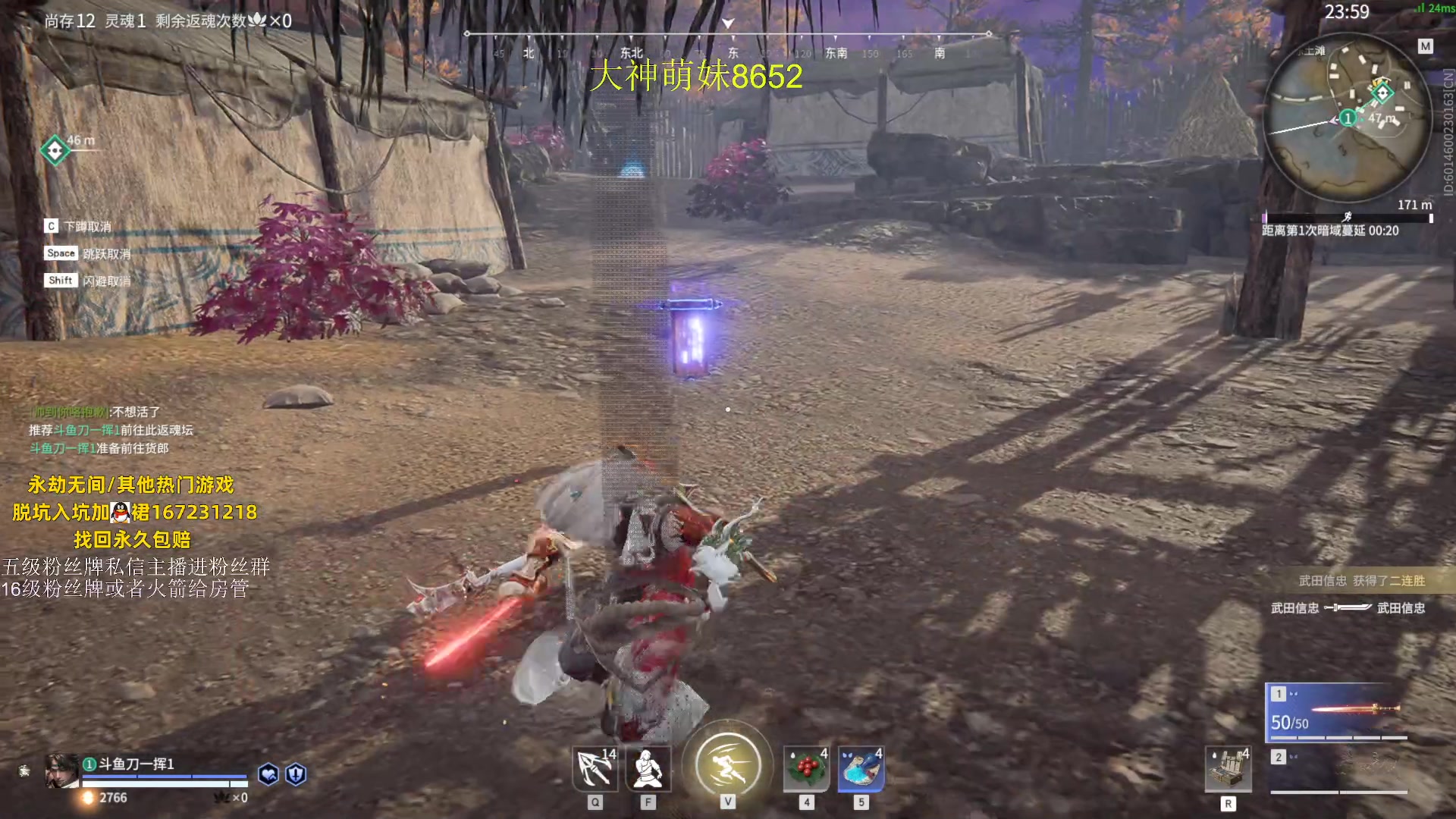
Task: Click the heart buff hexagon icon
Action: (268, 774)
